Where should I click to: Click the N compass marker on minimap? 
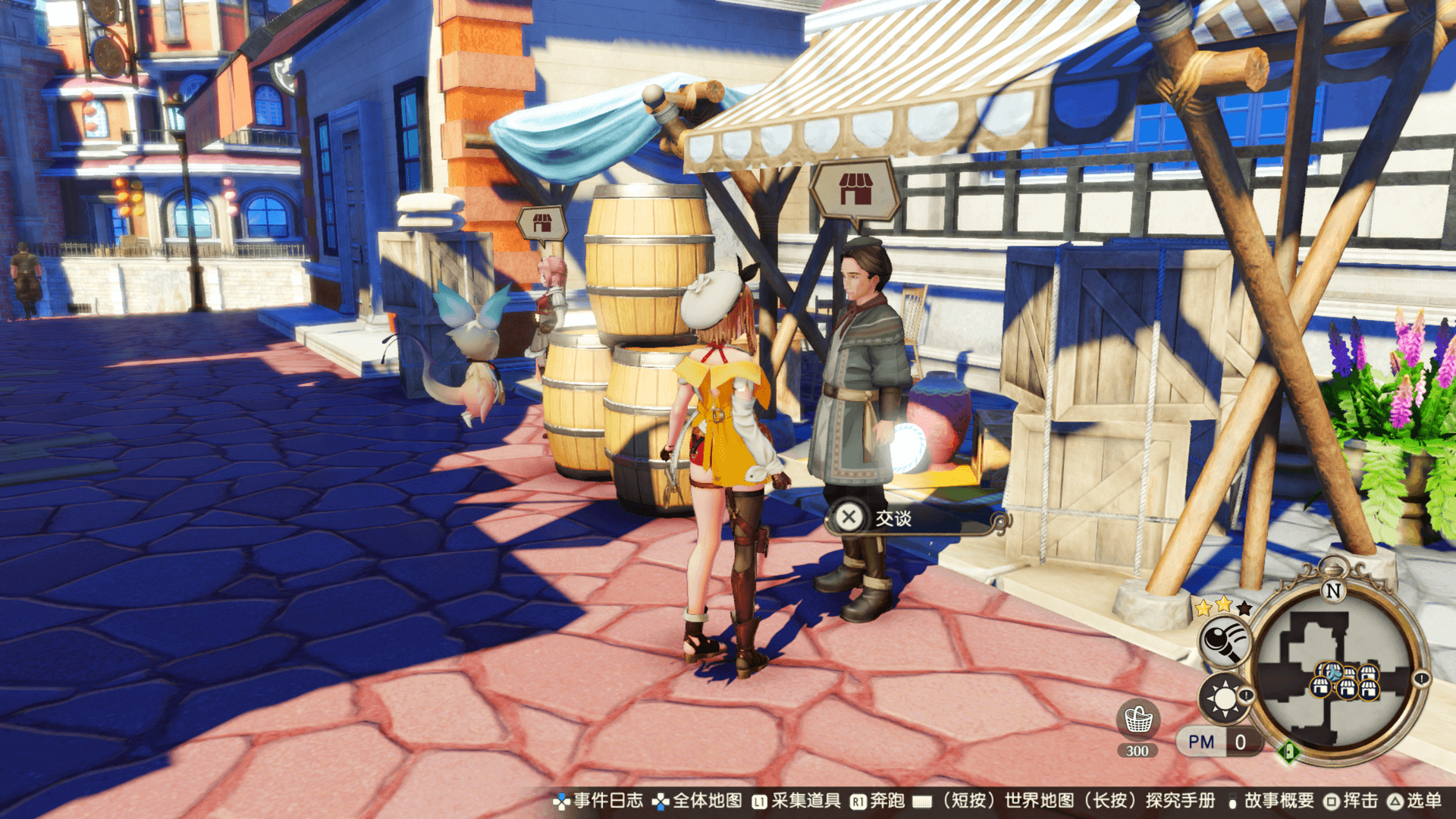[1333, 589]
